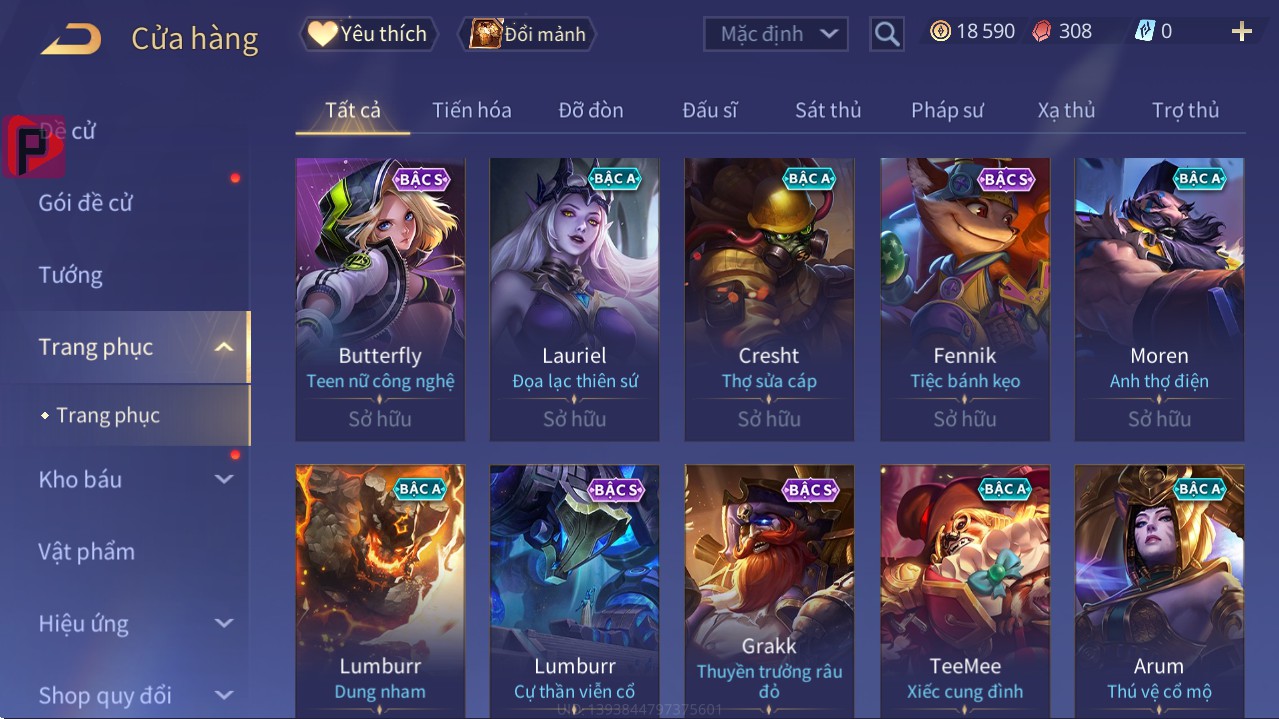Open the Yêu thích favorites filter
Viewport: 1279px width, 719px height.
(x=367, y=34)
